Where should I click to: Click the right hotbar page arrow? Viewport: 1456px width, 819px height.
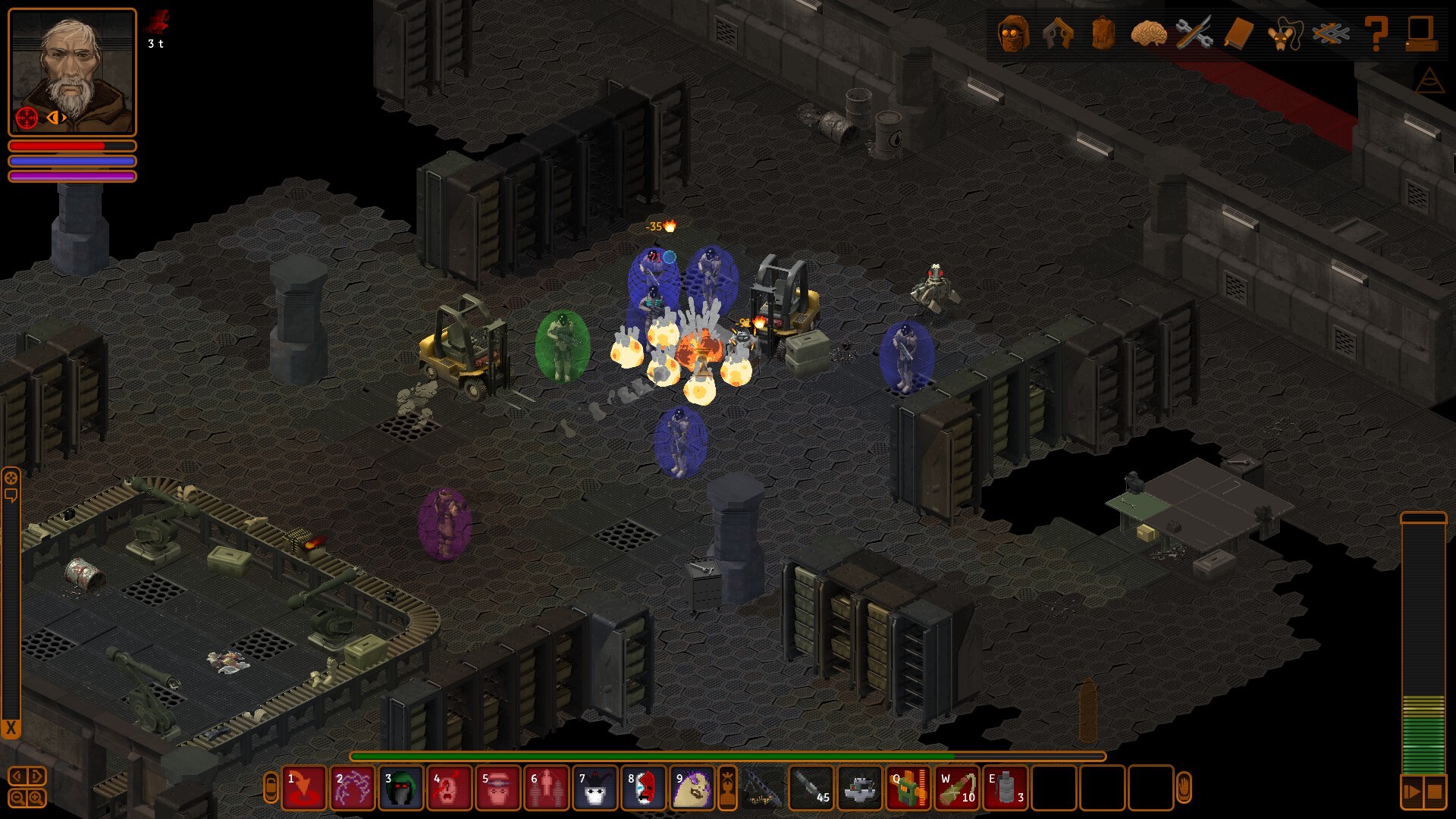tap(36, 775)
